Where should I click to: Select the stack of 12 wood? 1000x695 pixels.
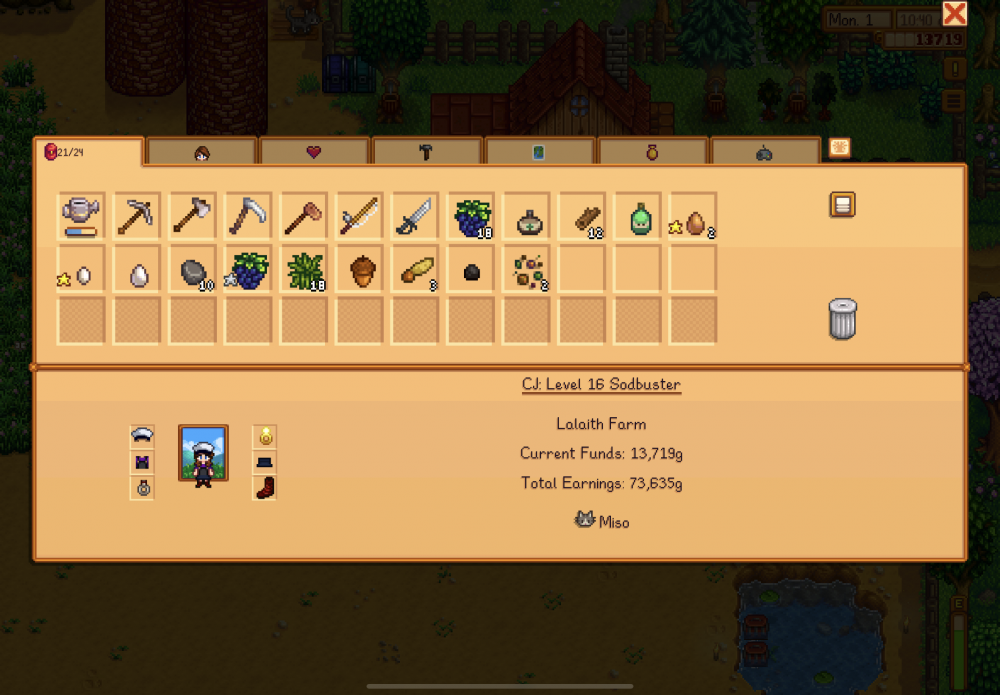click(x=584, y=216)
